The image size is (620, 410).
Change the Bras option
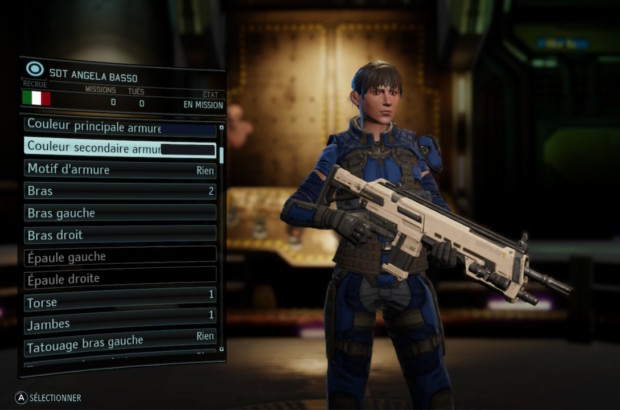(120, 190)
